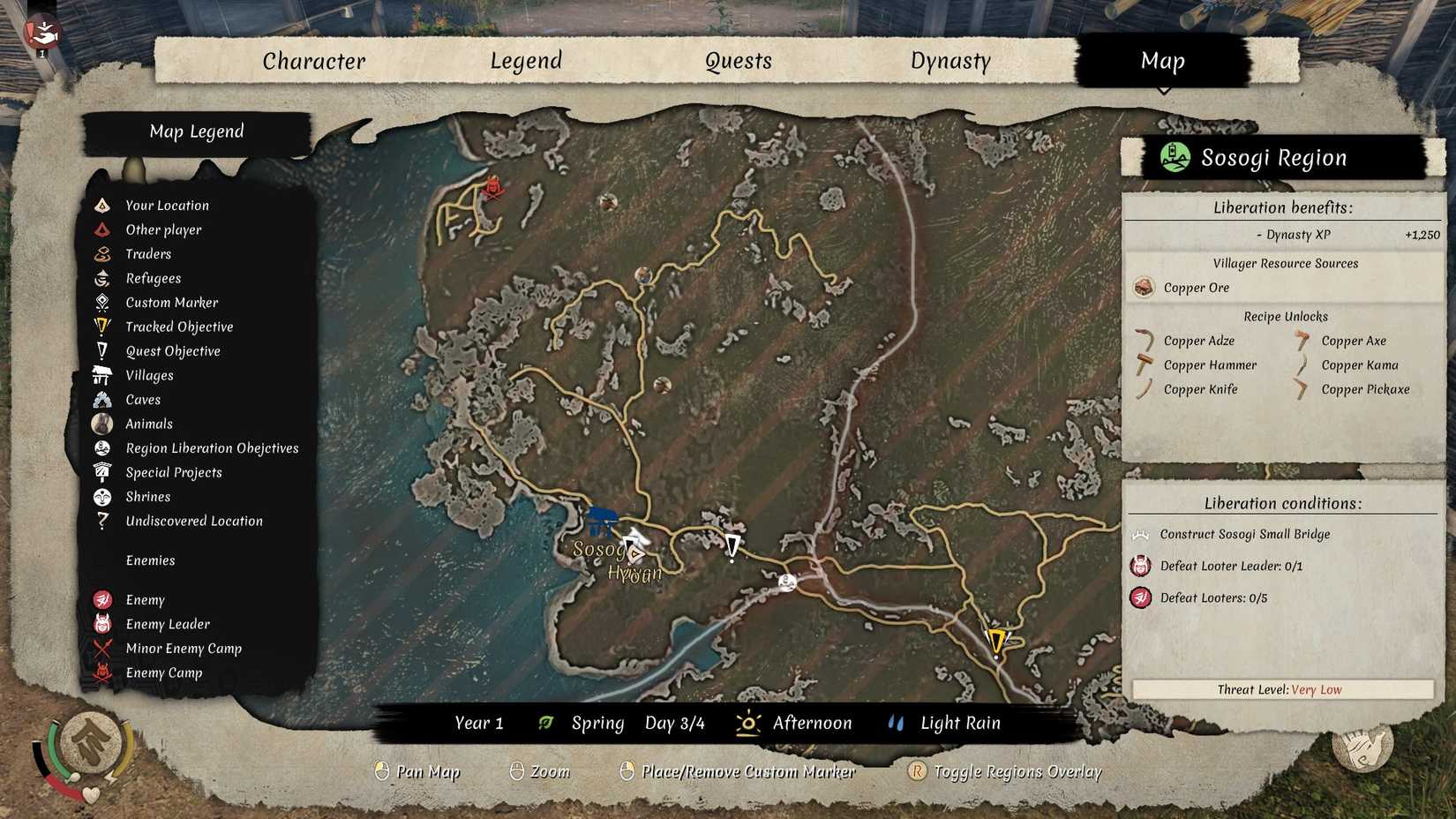Screen dimensions: 1456x819
Task: Click the Copper Ore resource icon
Action: pyautogui.click(x=1144, y=288)
